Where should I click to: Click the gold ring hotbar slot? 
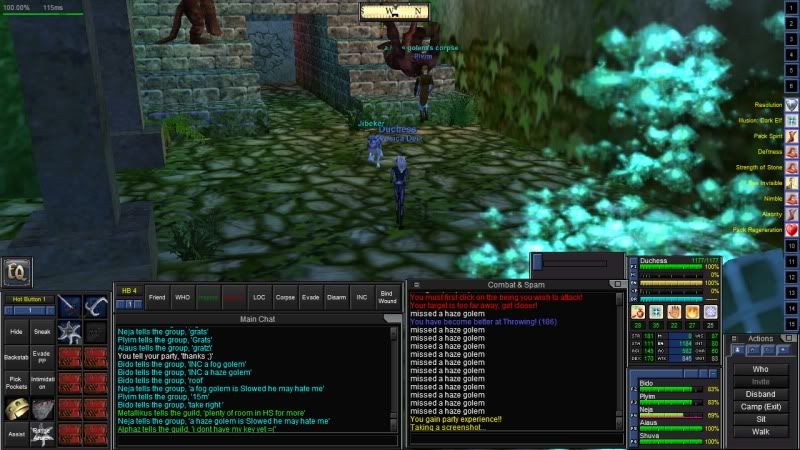click(x=15, y=408)
